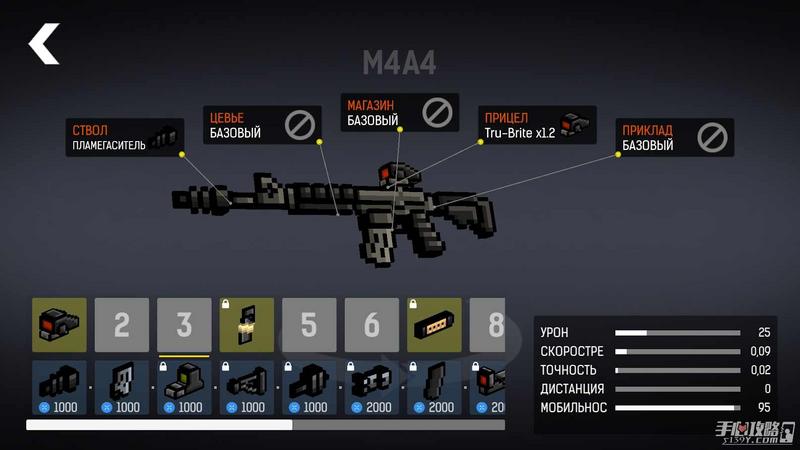Buy the first 2000-priced locked attachment
The width and height of the screenshot is (800, 450).
point(371,388)
